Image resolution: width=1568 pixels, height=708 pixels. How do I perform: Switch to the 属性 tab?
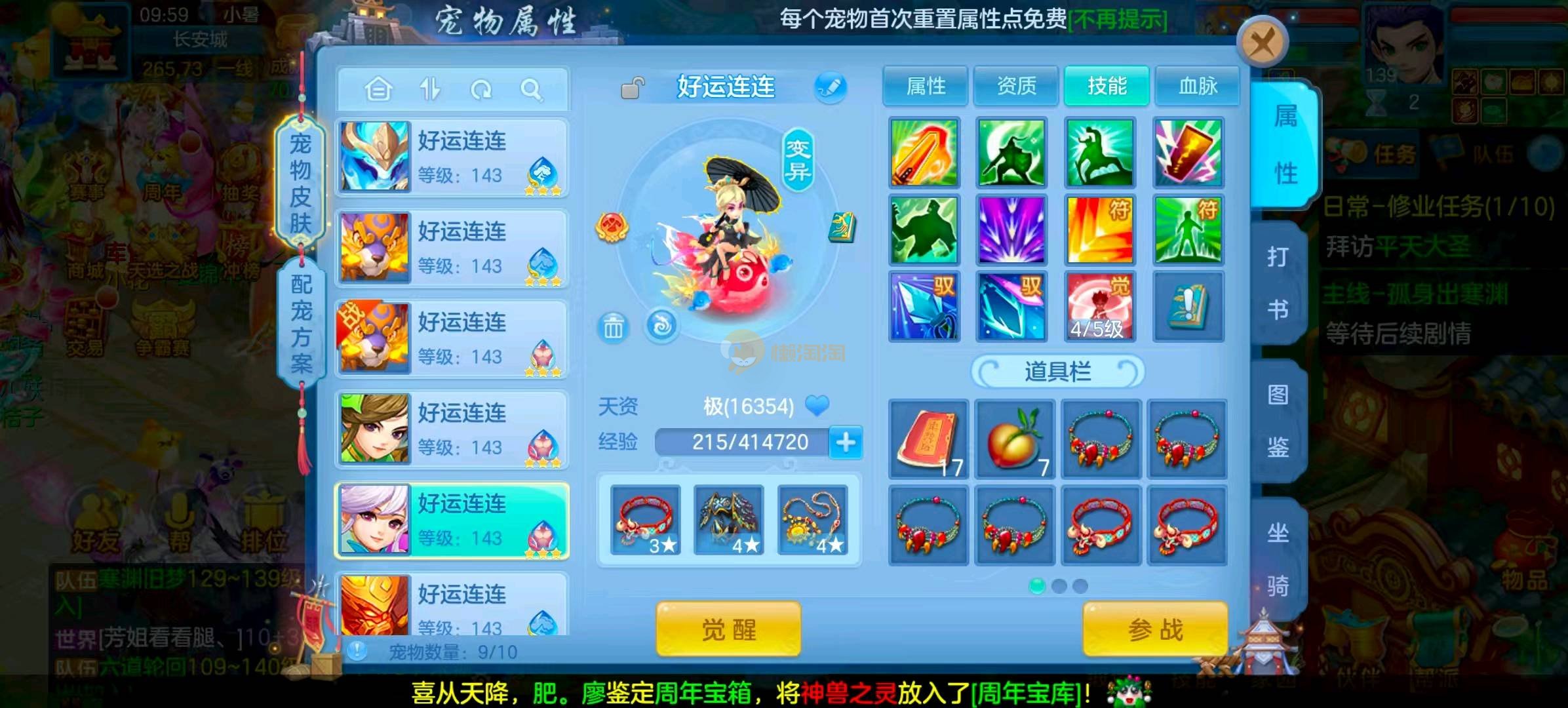(925, 86)
